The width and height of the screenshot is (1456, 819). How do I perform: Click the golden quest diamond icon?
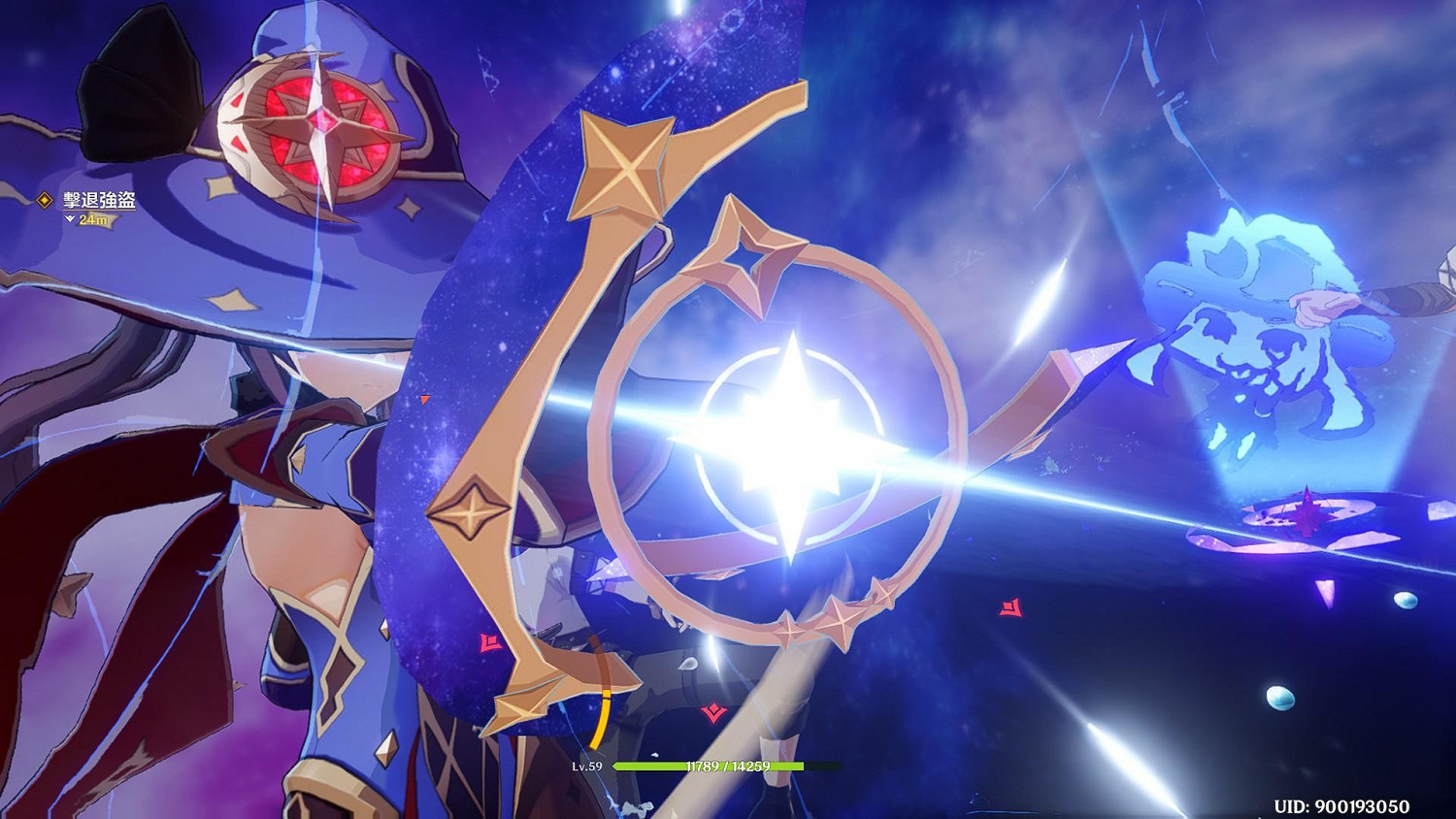click(43, 200)
